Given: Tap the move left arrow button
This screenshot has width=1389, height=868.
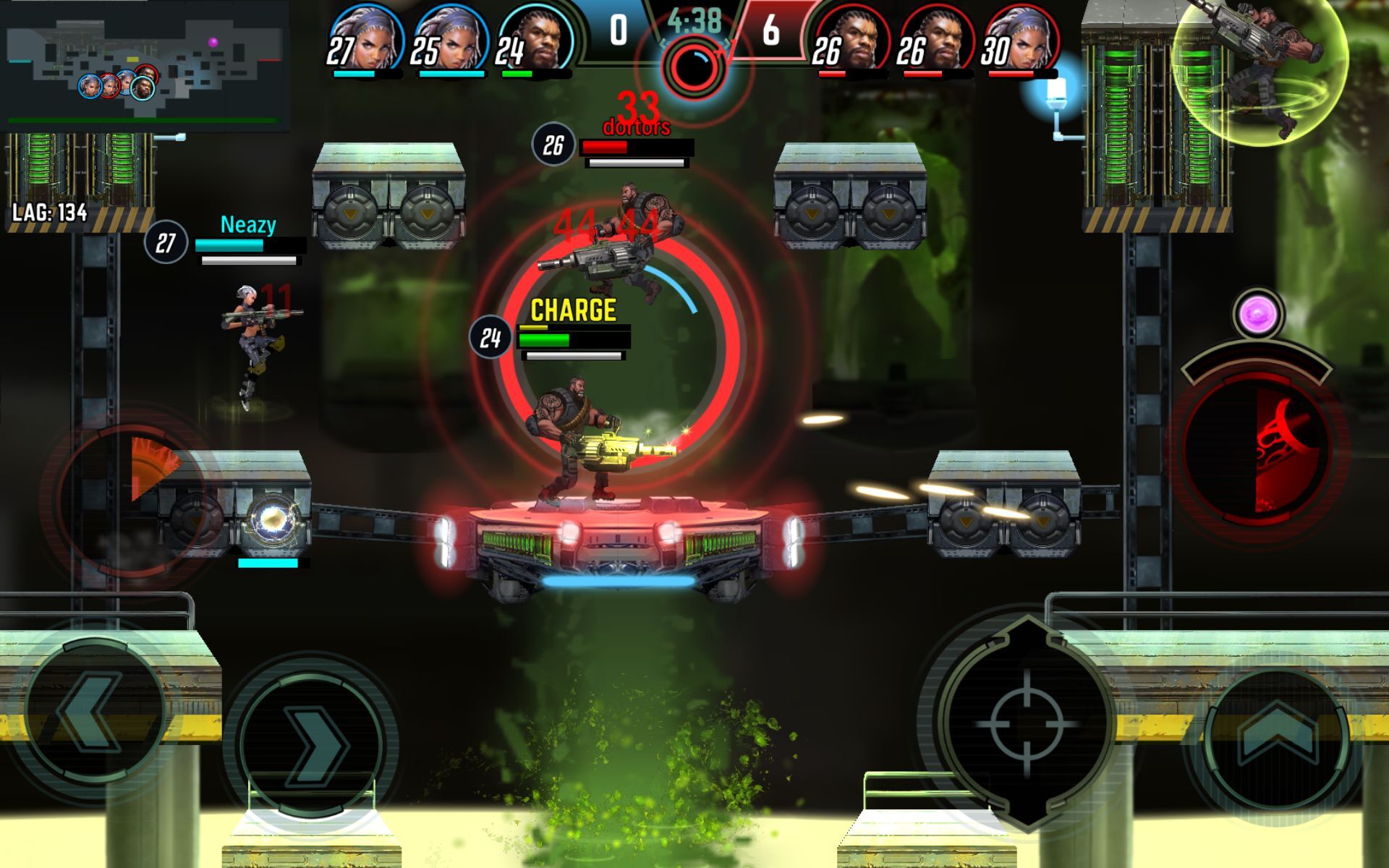Looking at the screenshot, I should tap(92, 712).
